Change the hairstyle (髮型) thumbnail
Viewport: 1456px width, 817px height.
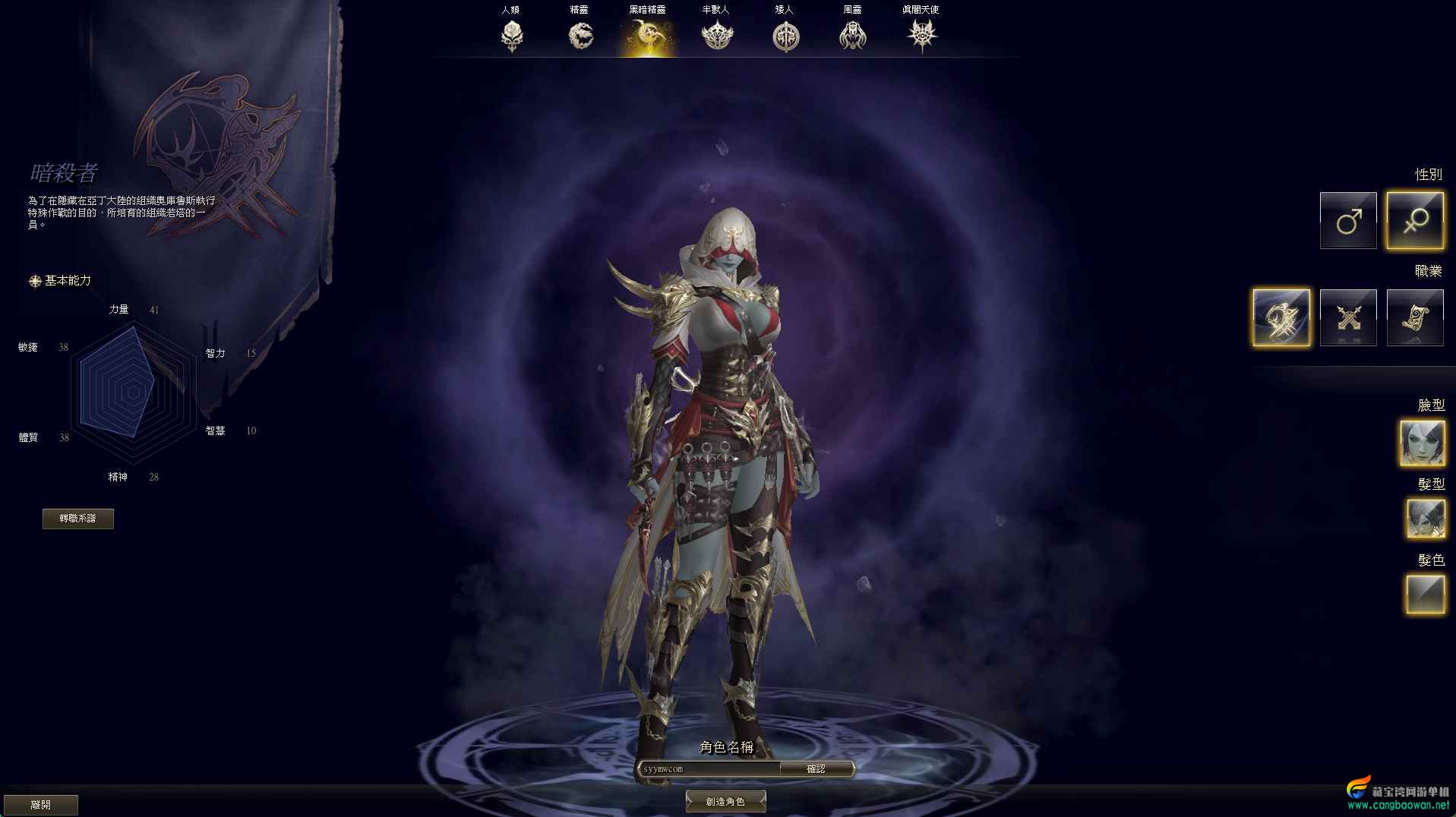[1425, 519]
